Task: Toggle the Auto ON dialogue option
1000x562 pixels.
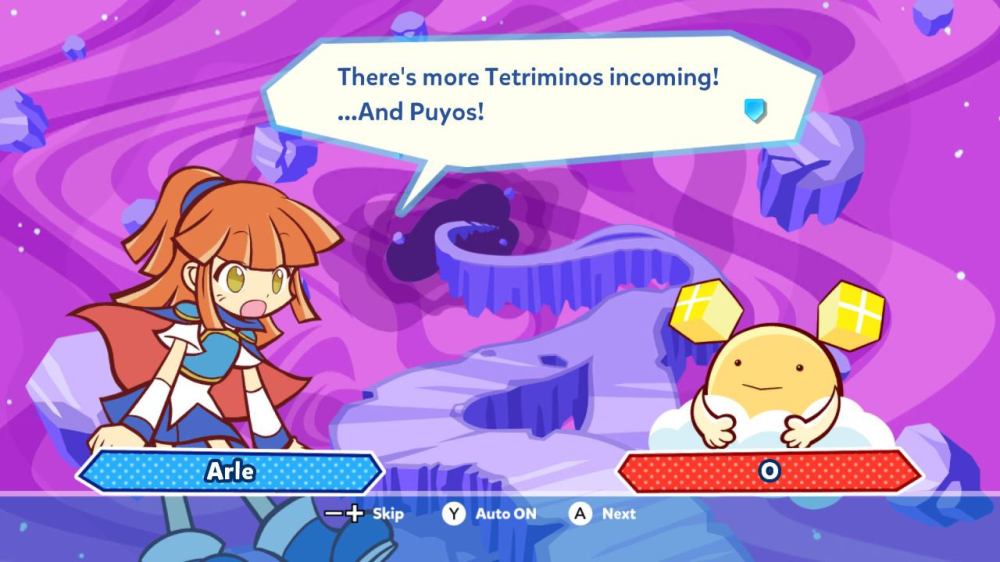Action: (490, 514)
